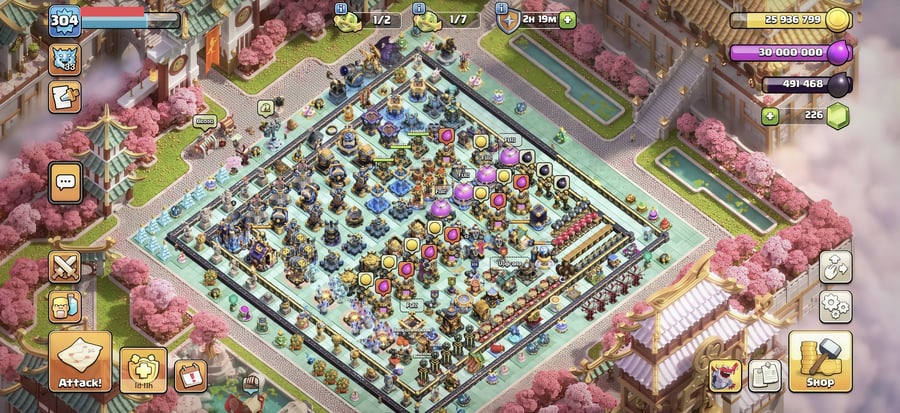Open the chat speech-bubble panel
This screenshot has width=900, height=413.
click(x=67, y=182)
